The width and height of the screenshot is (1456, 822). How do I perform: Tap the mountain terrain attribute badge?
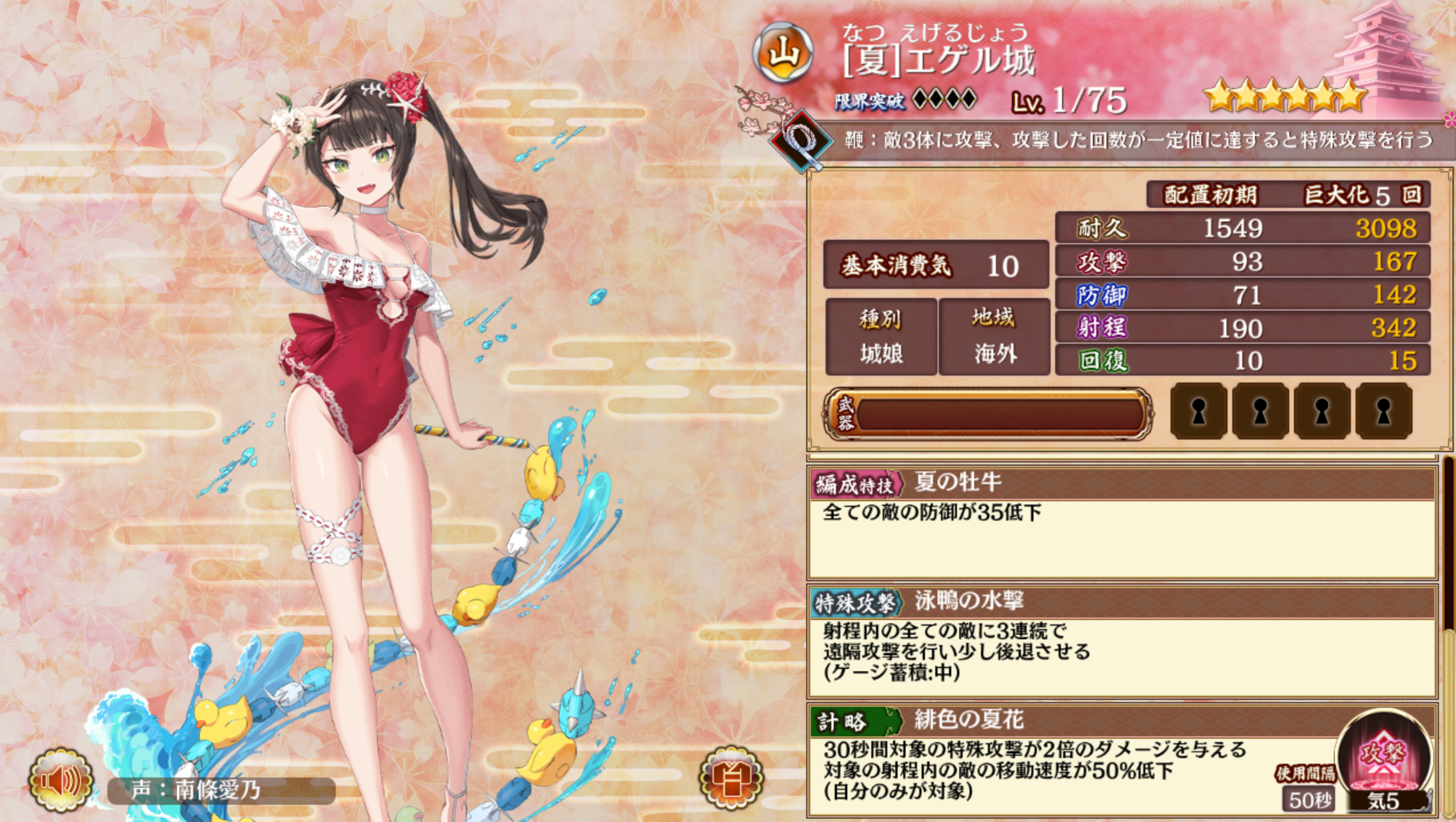783,55
